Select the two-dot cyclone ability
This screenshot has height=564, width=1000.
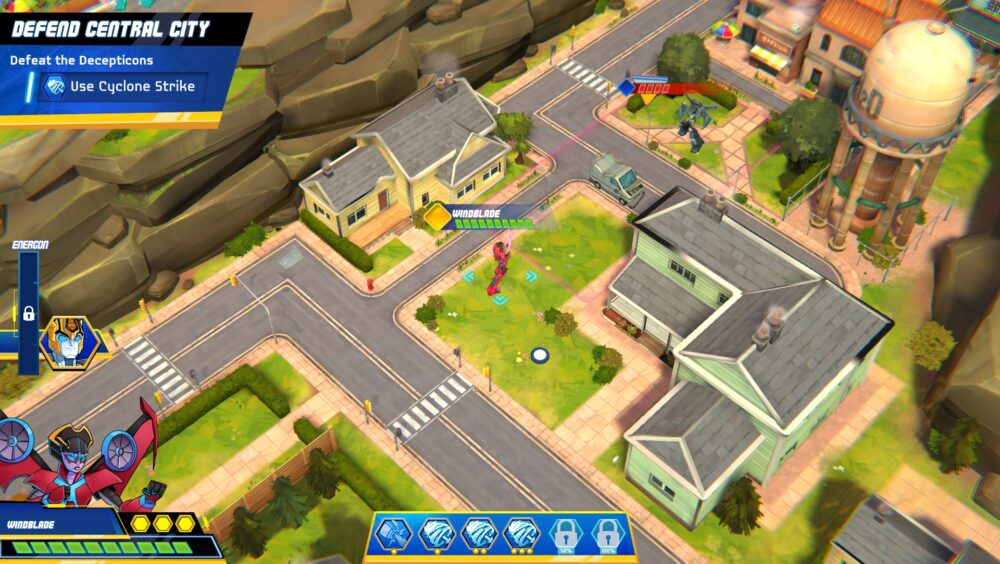tap(479, 535)
